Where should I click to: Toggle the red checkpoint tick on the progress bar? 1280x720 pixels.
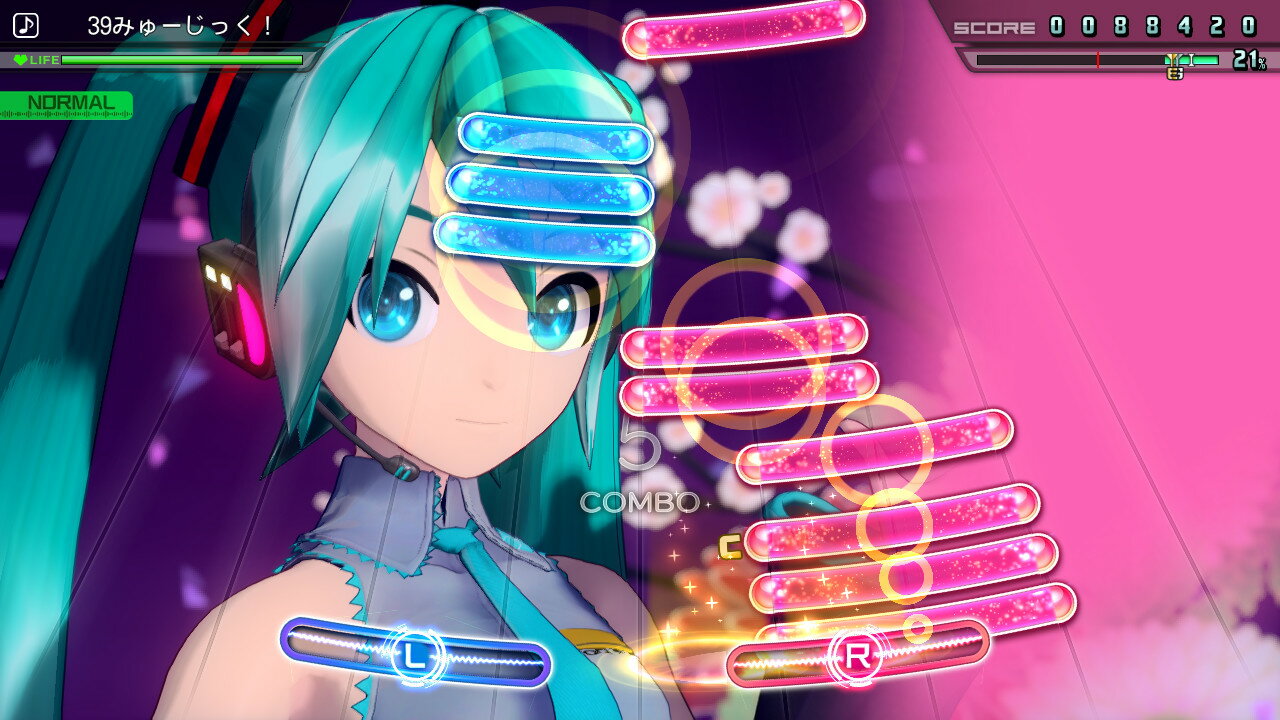1097,58
